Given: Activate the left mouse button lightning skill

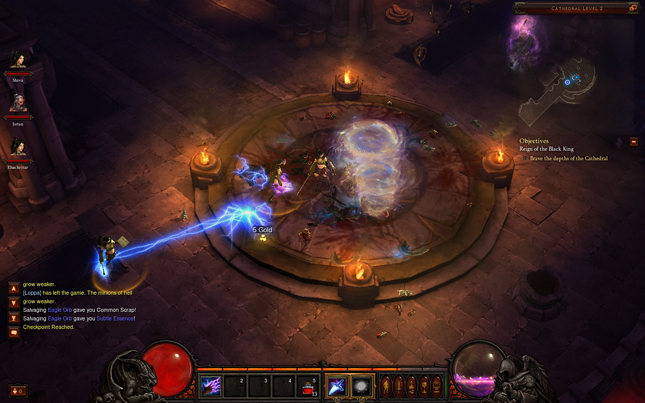Looking at the screenshot, I should click(x=337, y=386).
